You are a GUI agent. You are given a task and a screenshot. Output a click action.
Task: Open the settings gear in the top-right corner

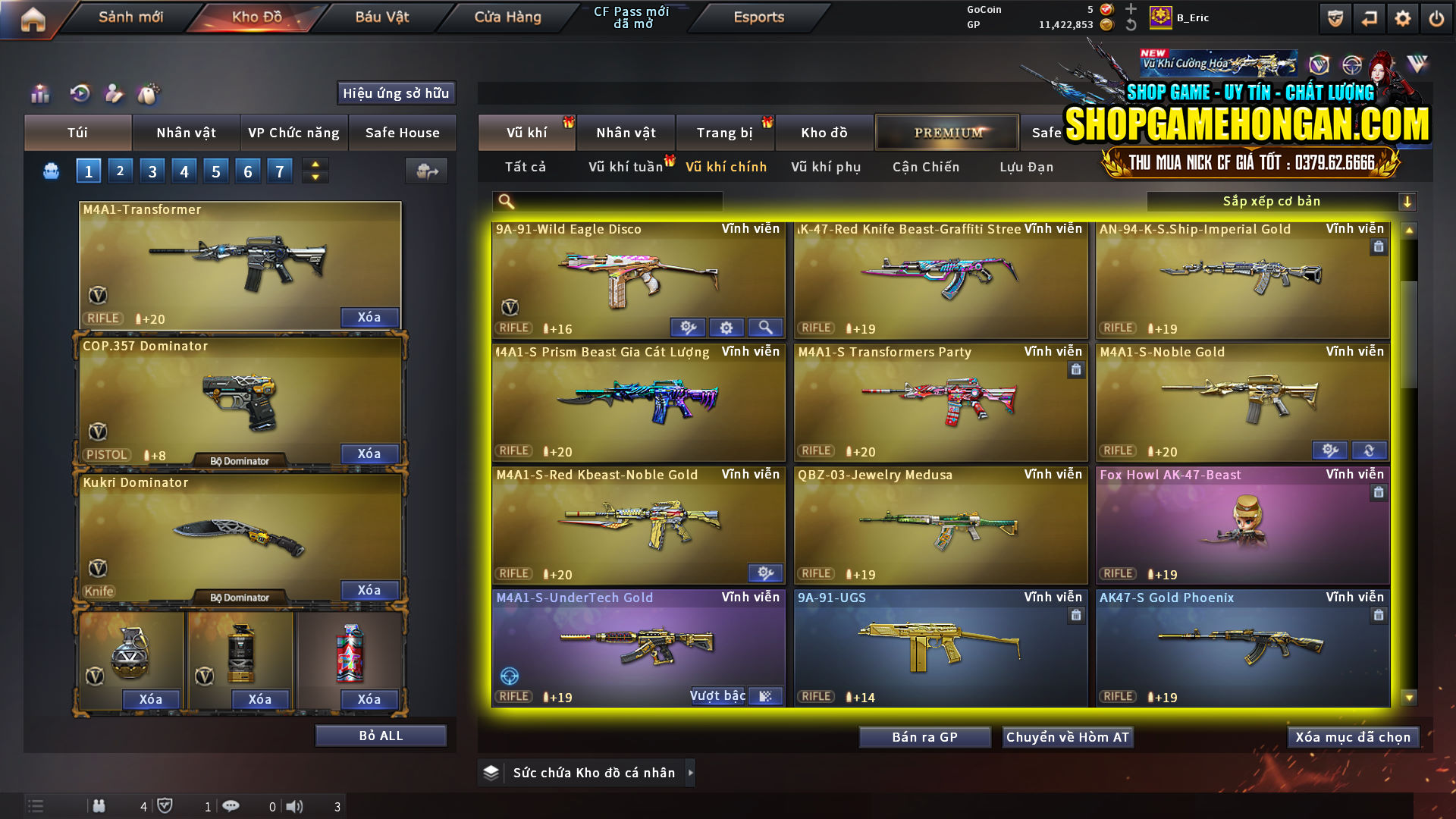click(x=1404, y=18)
